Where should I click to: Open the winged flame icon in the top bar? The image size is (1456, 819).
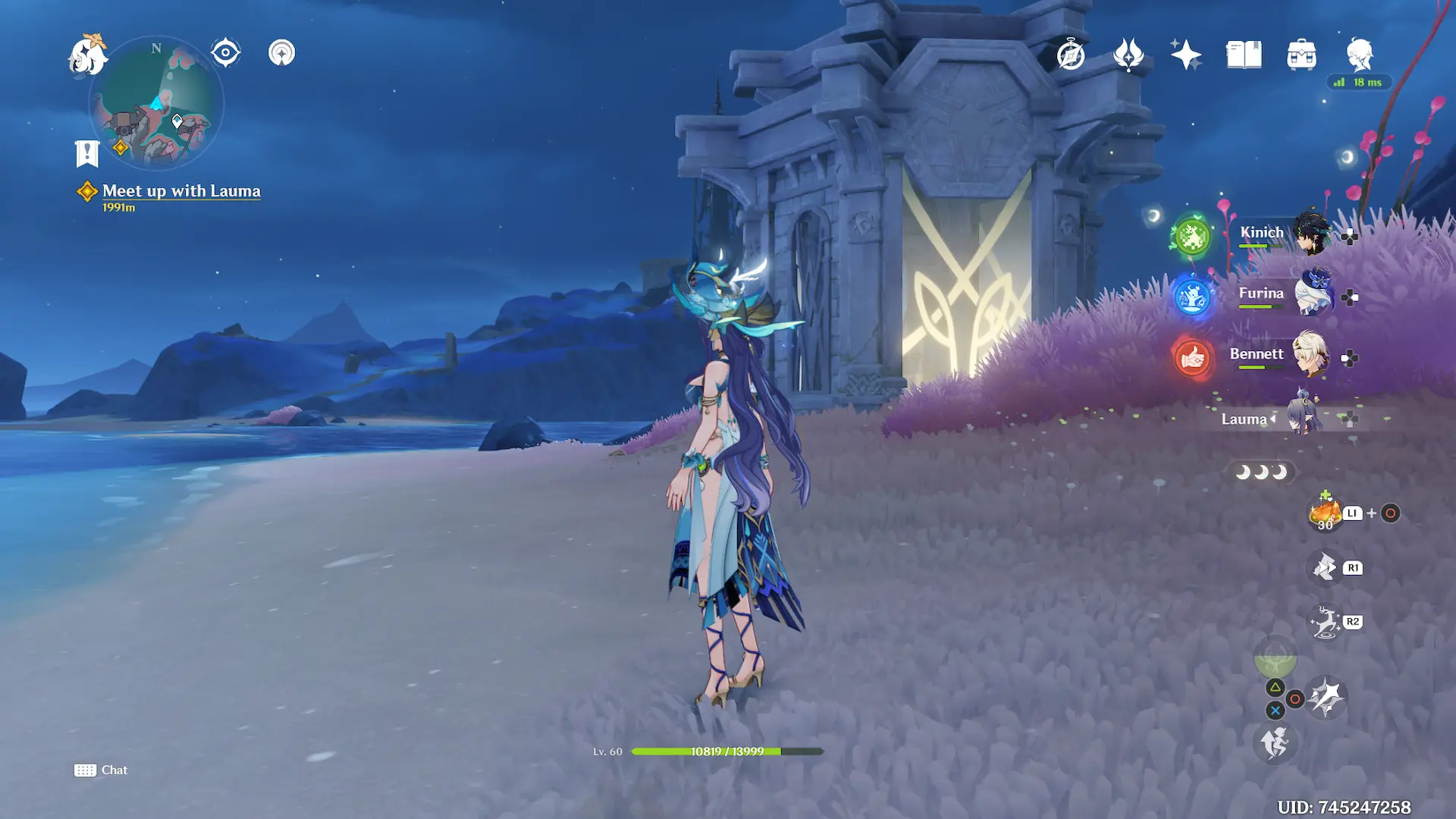(x=1128, y=55)
